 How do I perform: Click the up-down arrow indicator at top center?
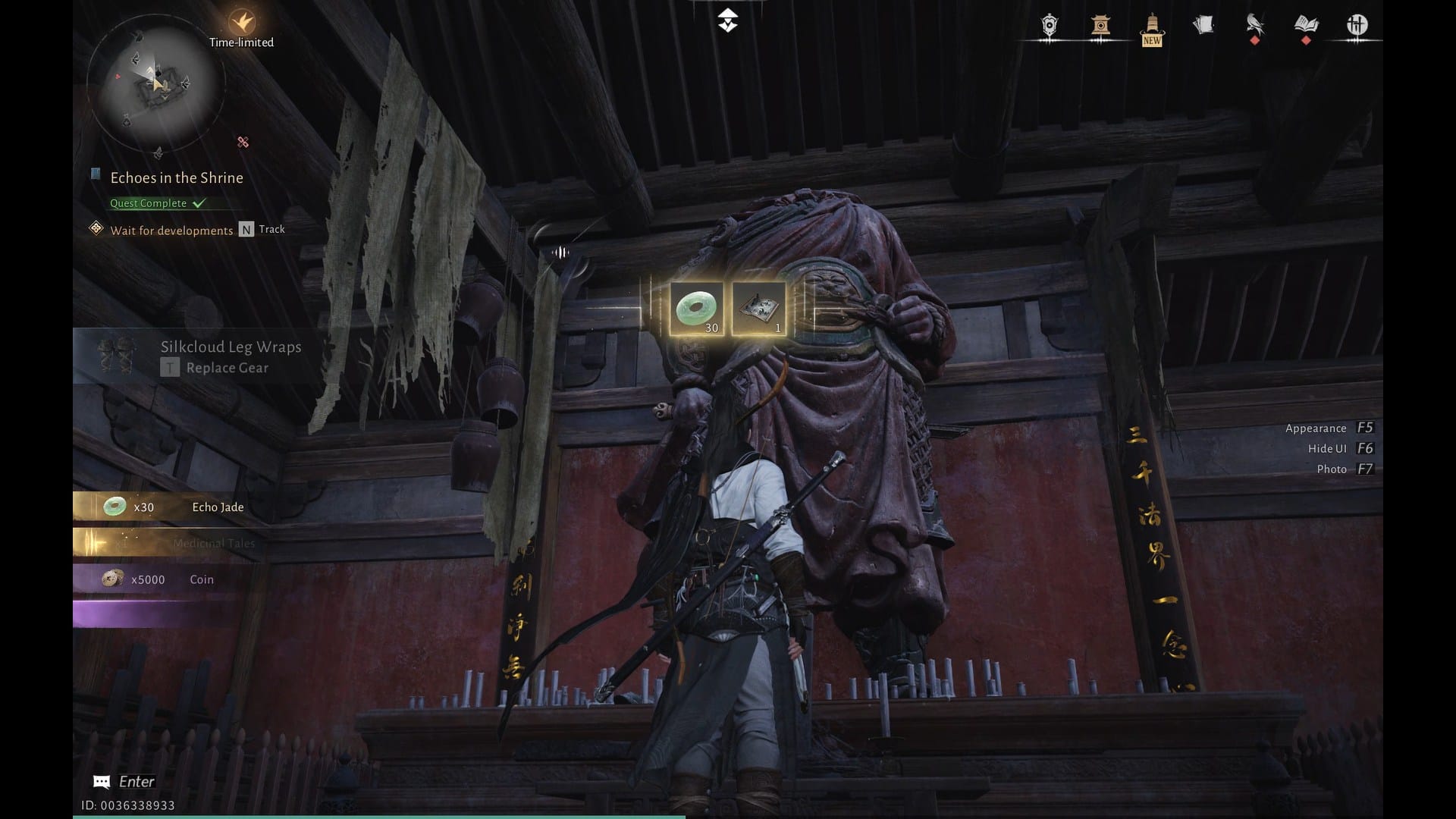(x=727, y=20)
